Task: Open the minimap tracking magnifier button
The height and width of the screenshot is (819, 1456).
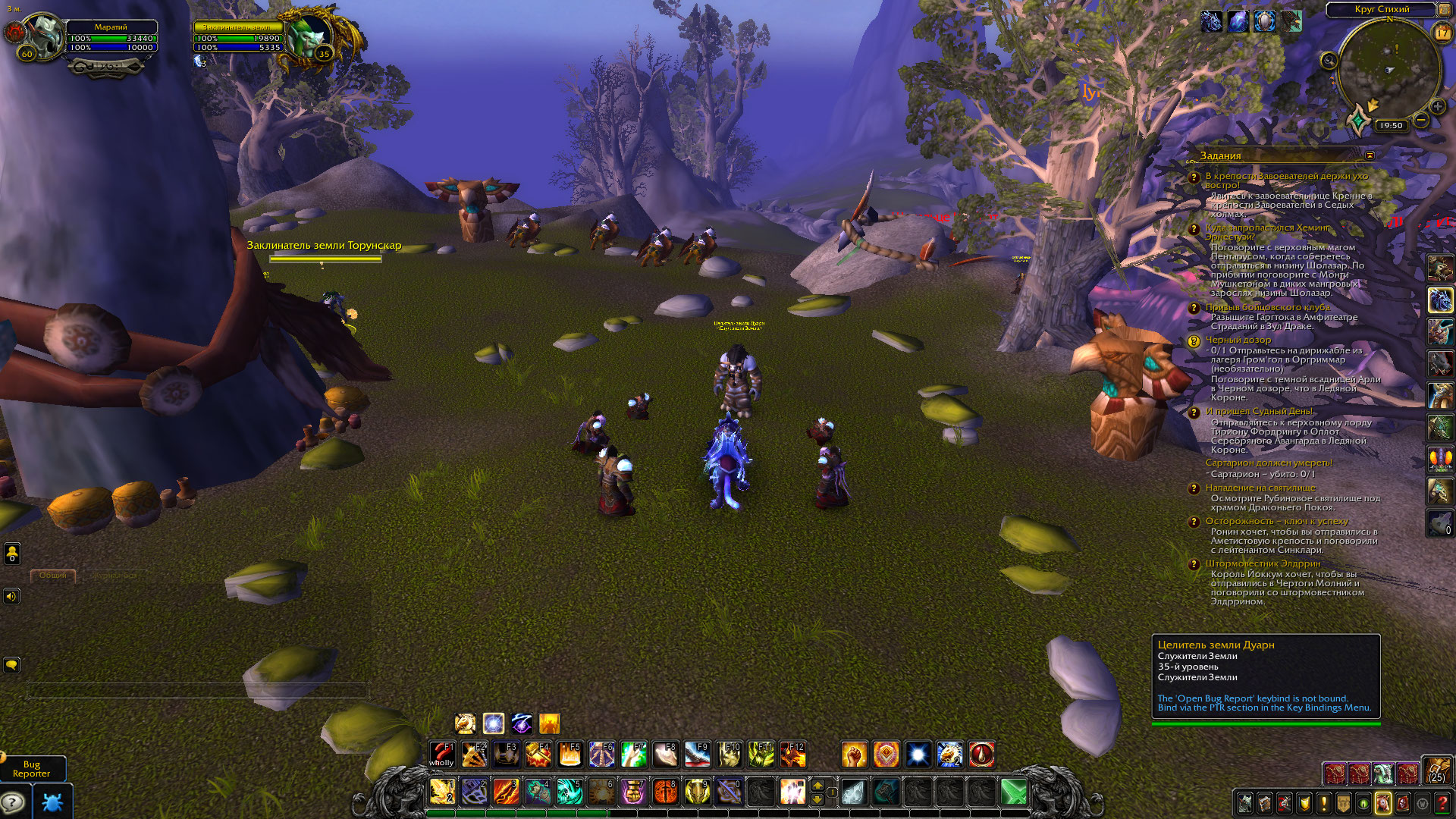Action: click(1329, 60)
